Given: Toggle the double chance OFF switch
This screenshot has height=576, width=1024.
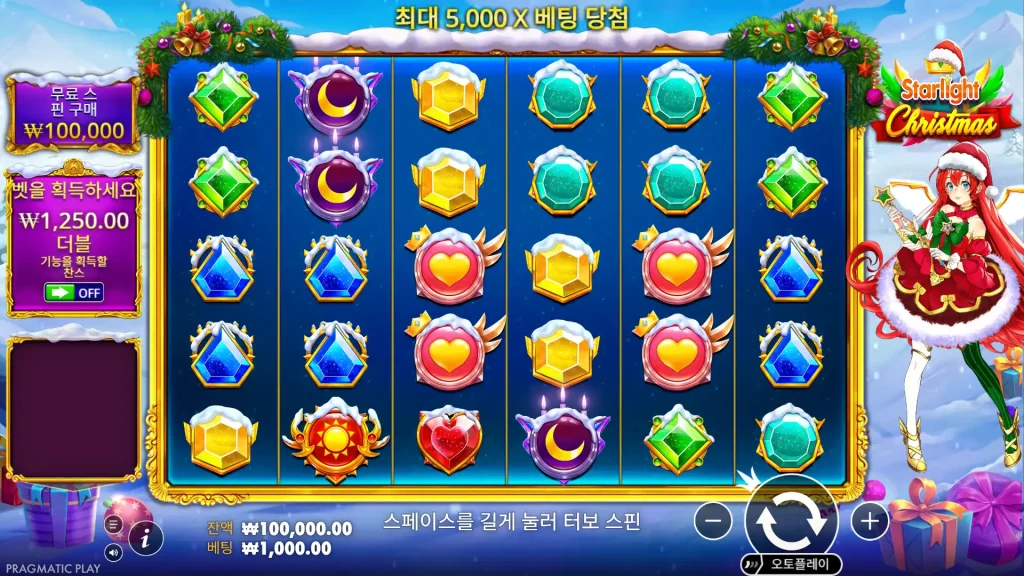Looking at the screenshot, I should [75, 292].
